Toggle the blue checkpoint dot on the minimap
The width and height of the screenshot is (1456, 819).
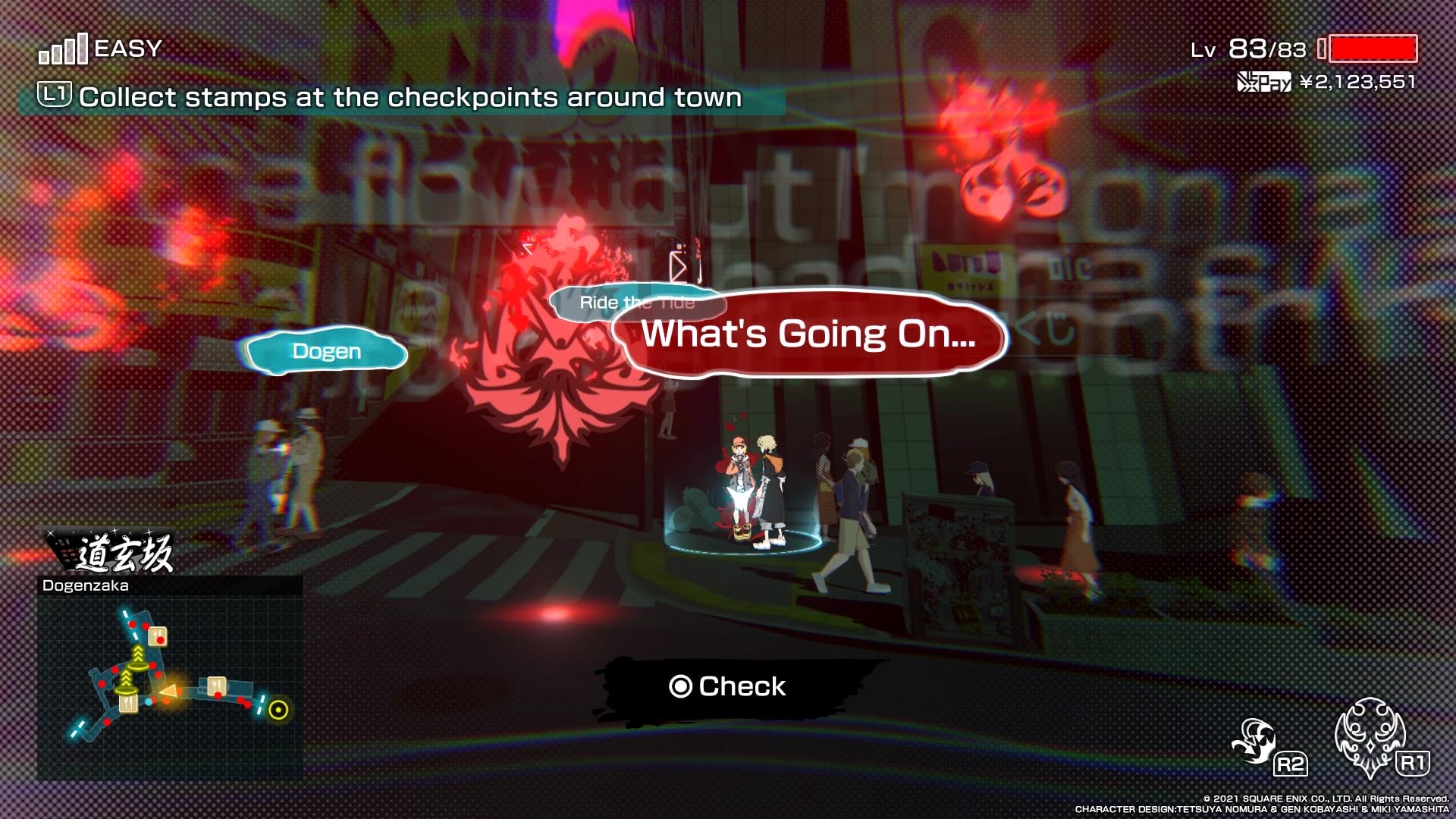(149, 702)
